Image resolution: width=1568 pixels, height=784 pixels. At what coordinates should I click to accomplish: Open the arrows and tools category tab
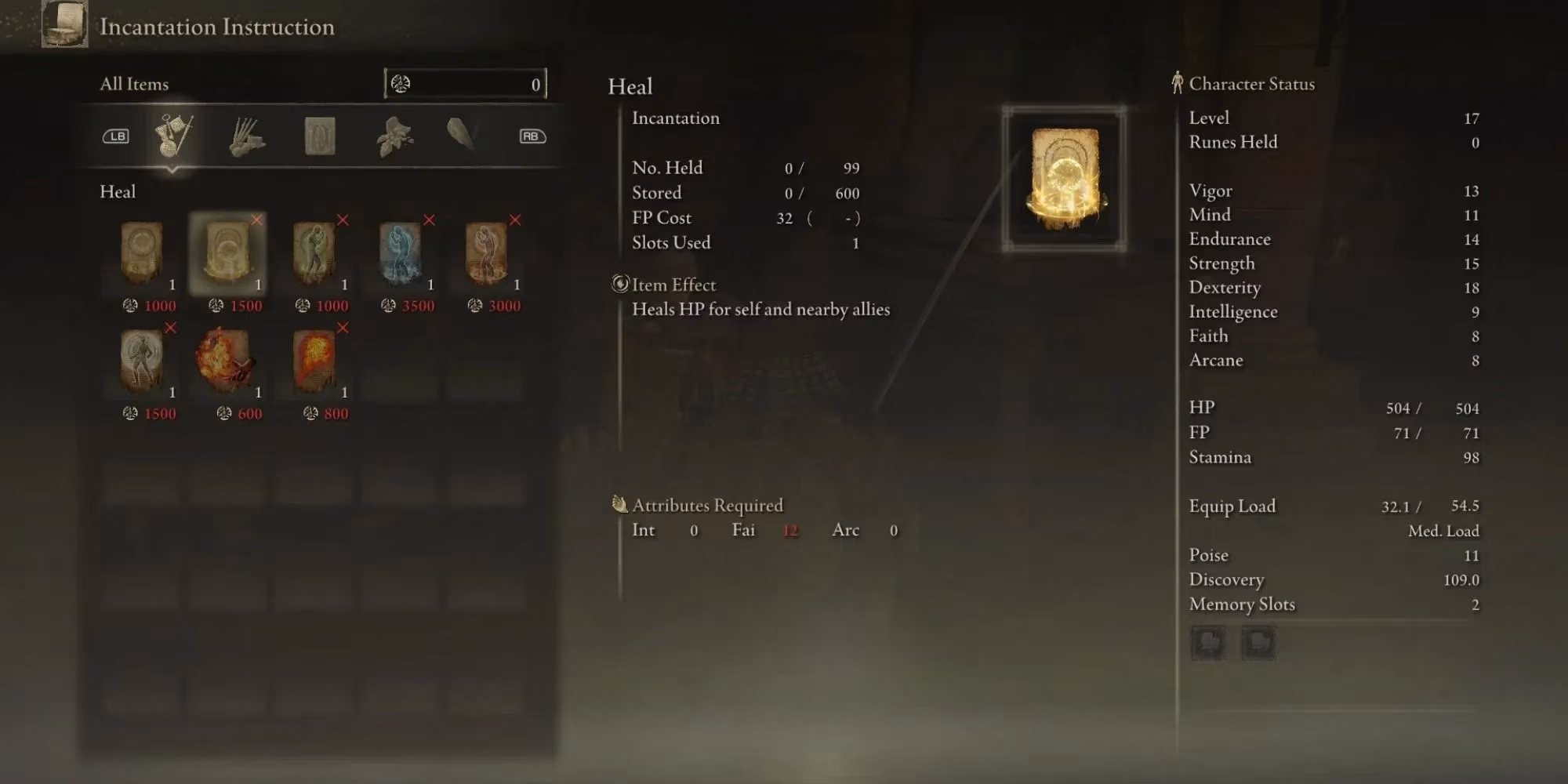[247, 136]
